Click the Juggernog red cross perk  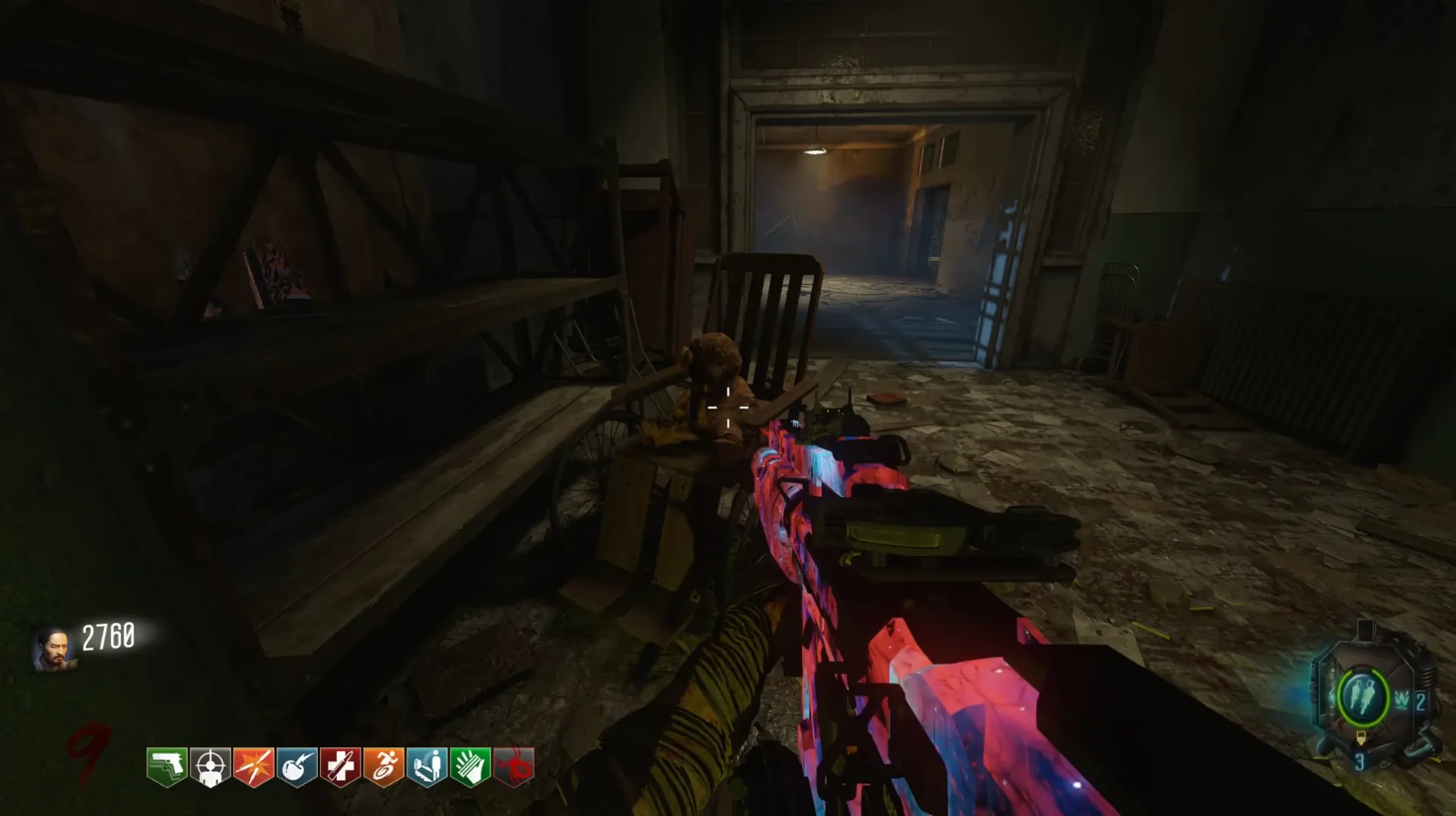340,766
